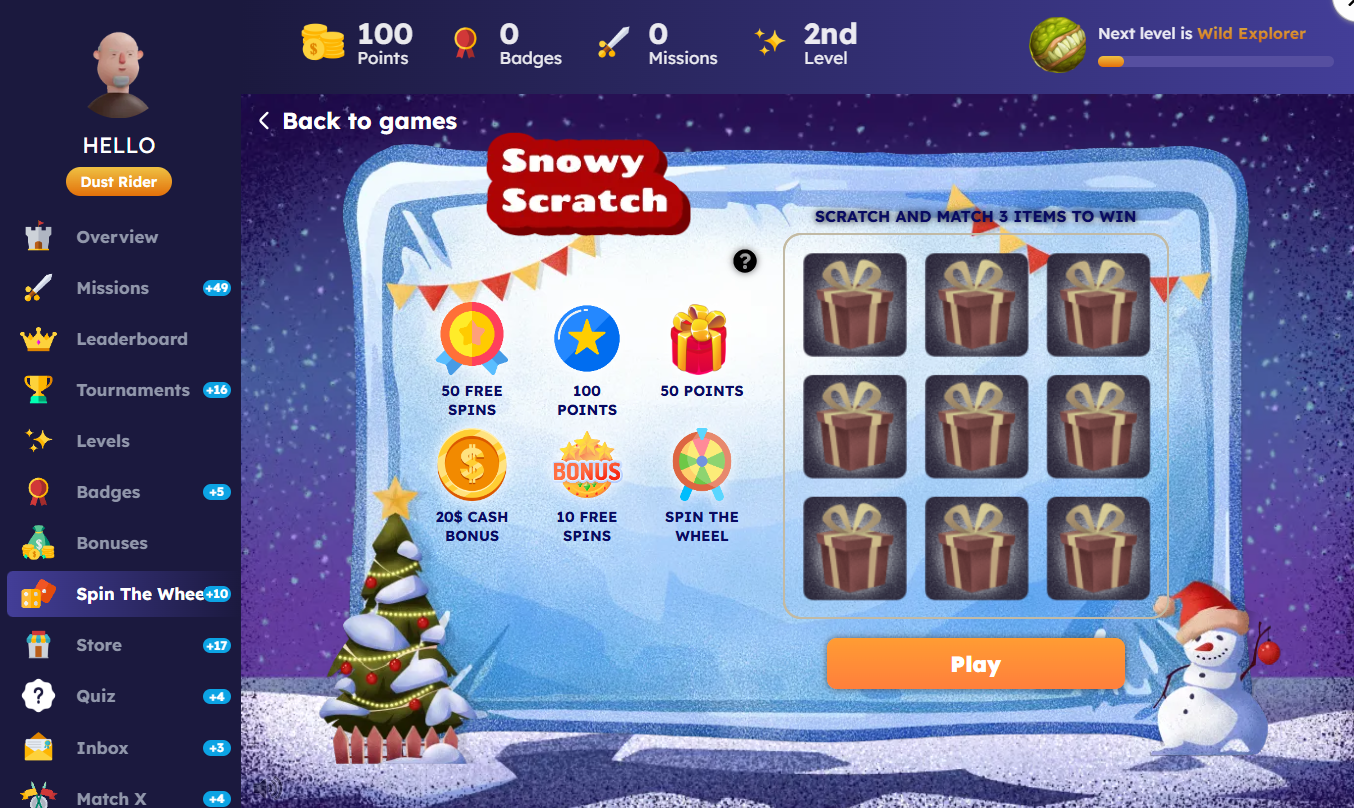Open the Wild Explorer next level icon
This screenshot has width=1354, height=808.
(1058, 46)
